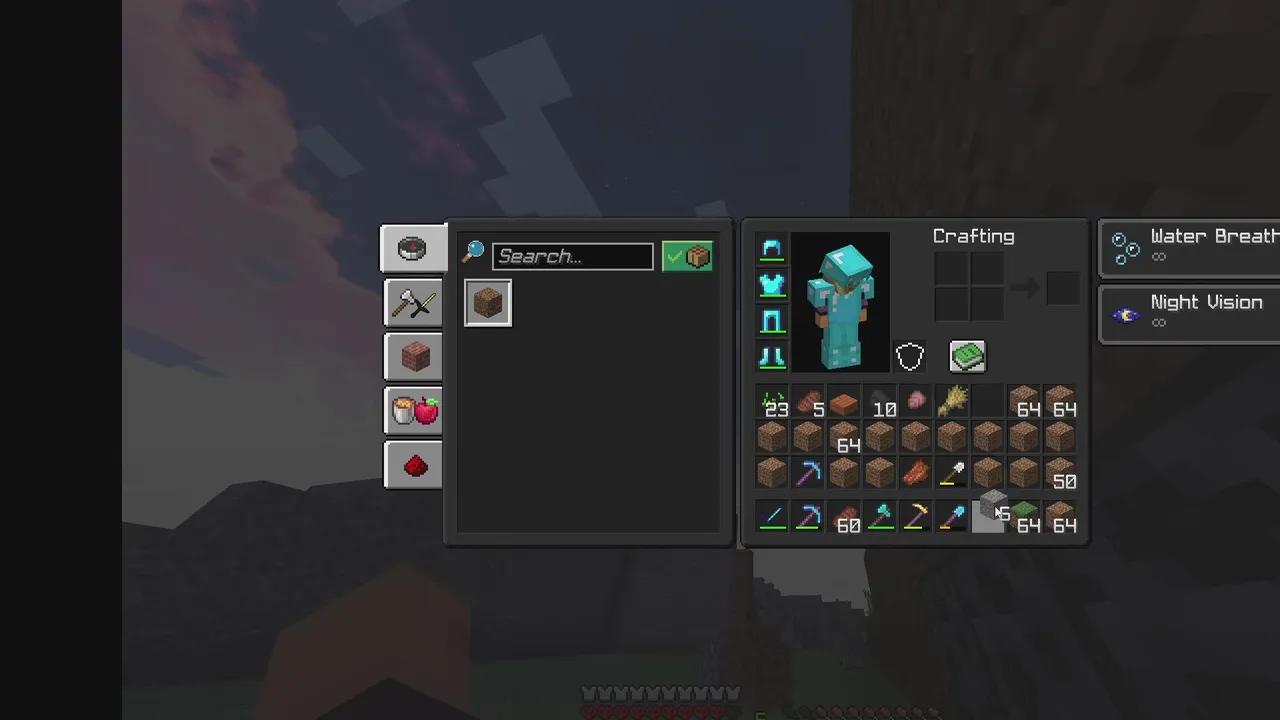Click the diamond chestplate armor slot
The height and width of the screenshot is (720, 1280).
(x=771, y=285)
